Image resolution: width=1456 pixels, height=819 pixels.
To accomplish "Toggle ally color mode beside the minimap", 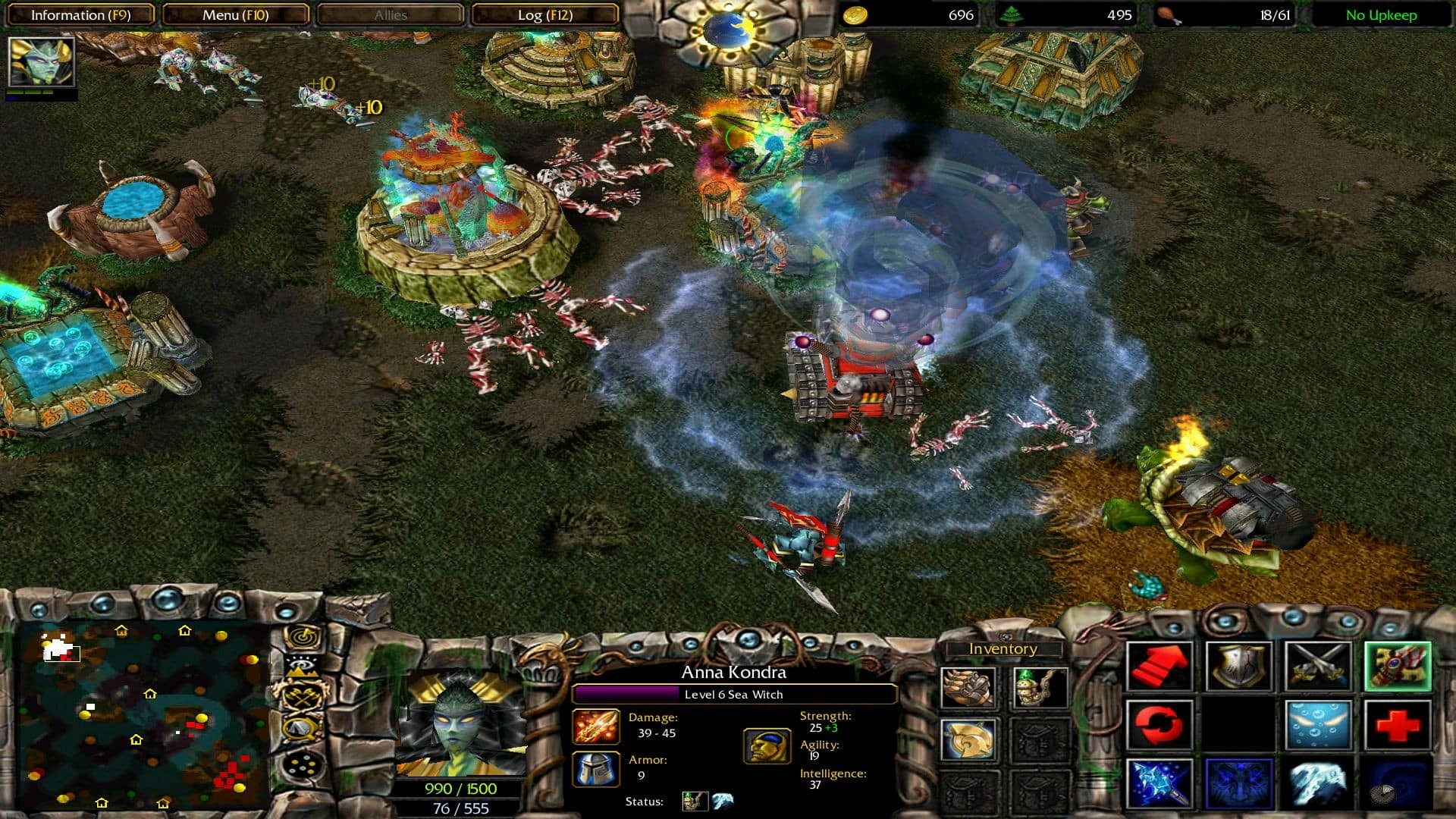I will pos(301,764).
